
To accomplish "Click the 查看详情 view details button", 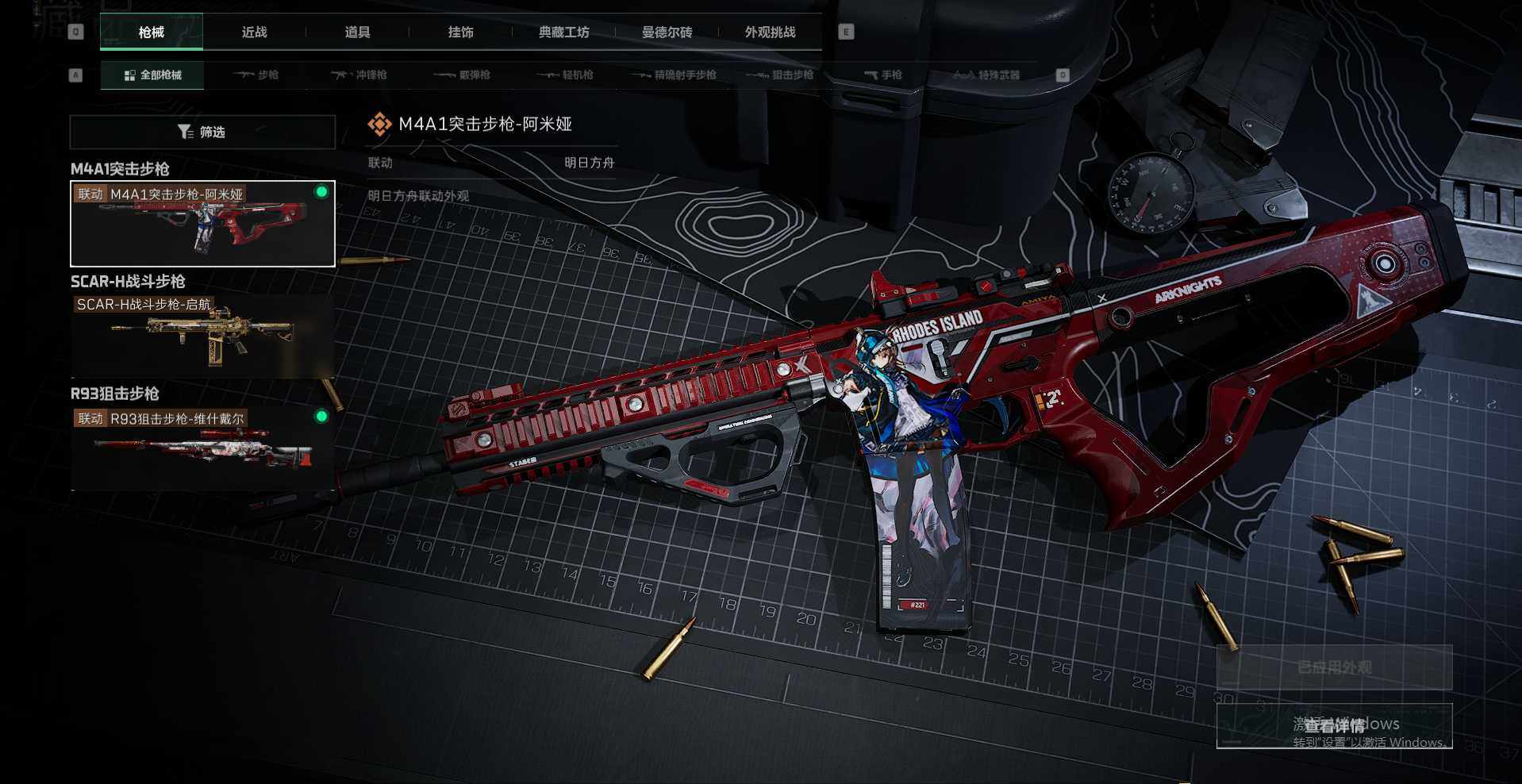I will coord(1334,725).
